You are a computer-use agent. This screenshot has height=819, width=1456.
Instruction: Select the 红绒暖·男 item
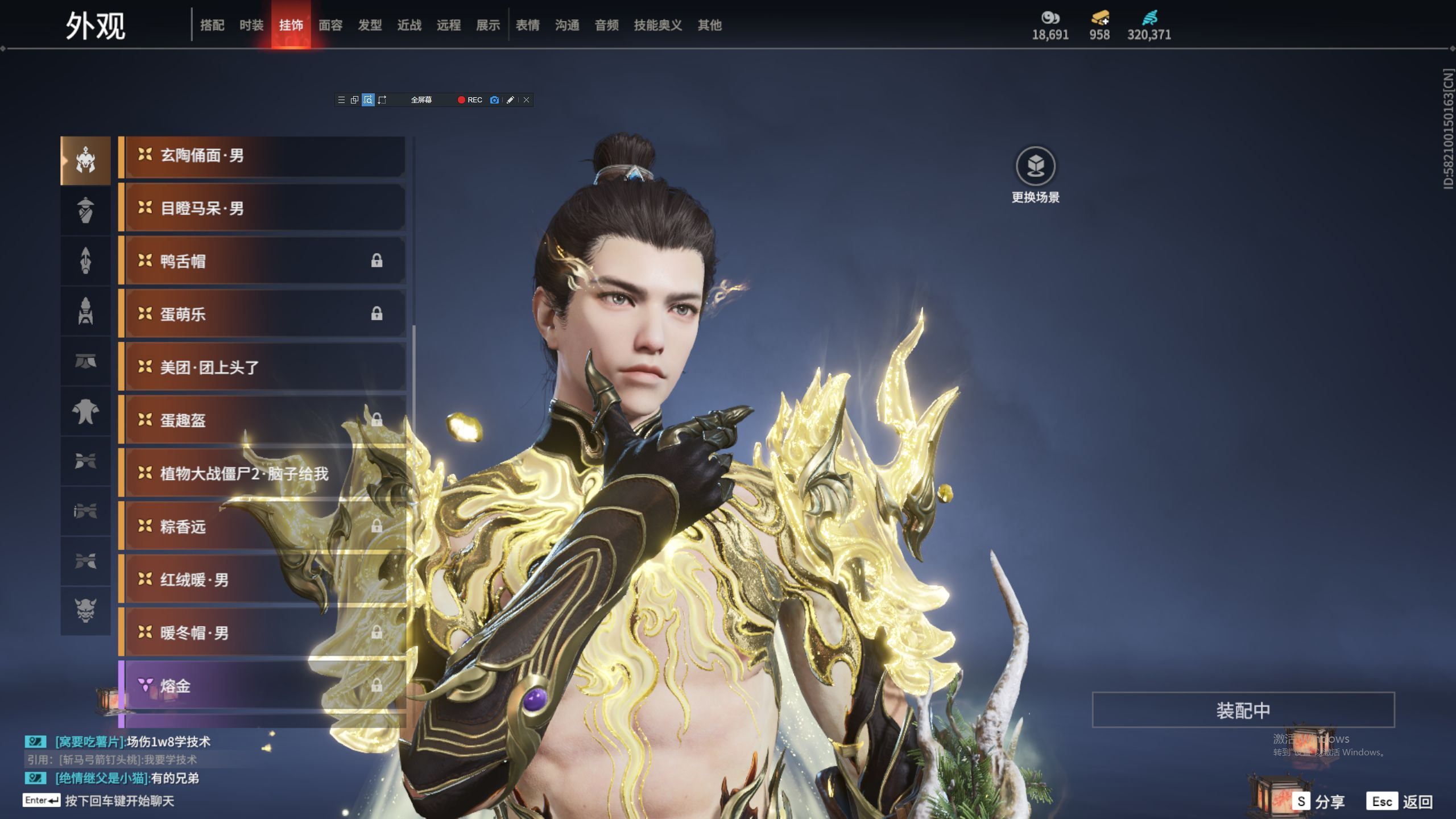click(263, 580)
